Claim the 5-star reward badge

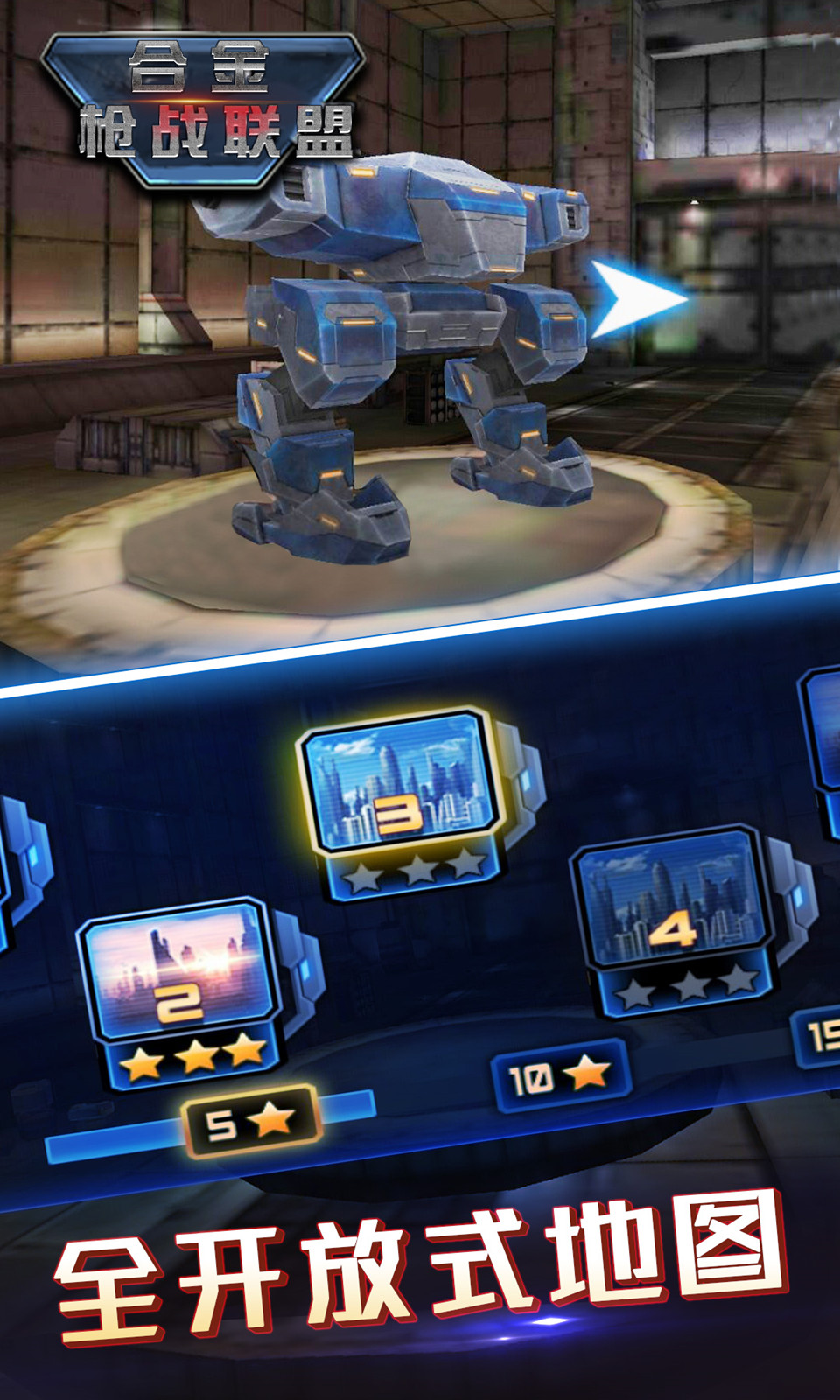coord(251,1122)
